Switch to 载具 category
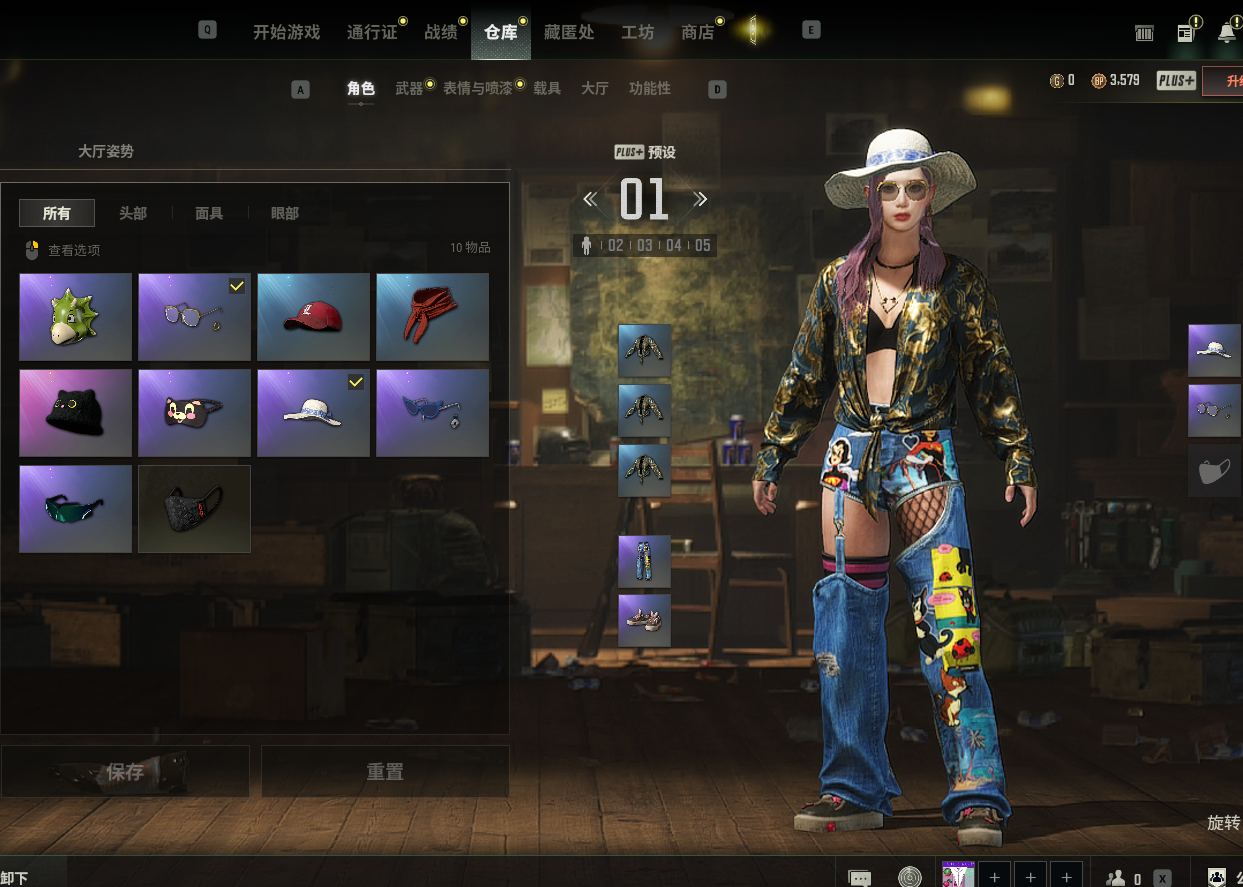Screen dimensions: 1243x887 547,89
